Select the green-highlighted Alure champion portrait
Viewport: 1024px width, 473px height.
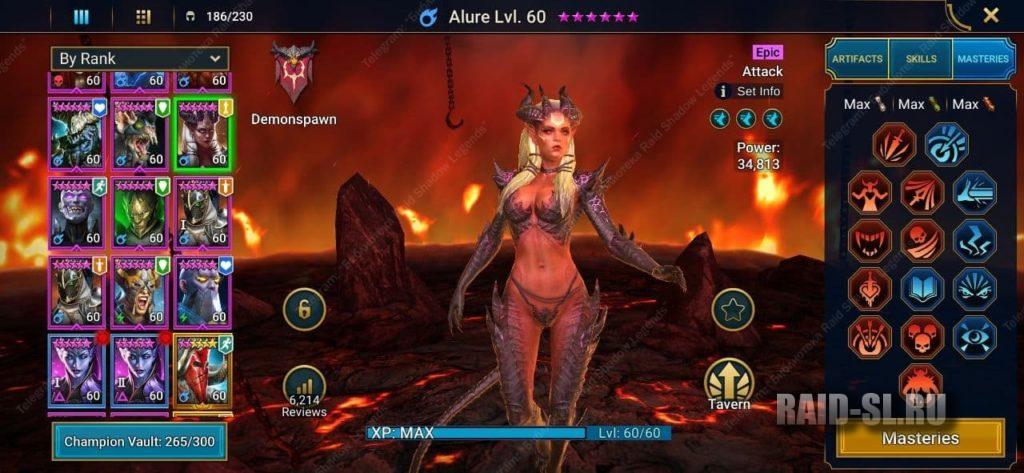[x=203, y=133]
